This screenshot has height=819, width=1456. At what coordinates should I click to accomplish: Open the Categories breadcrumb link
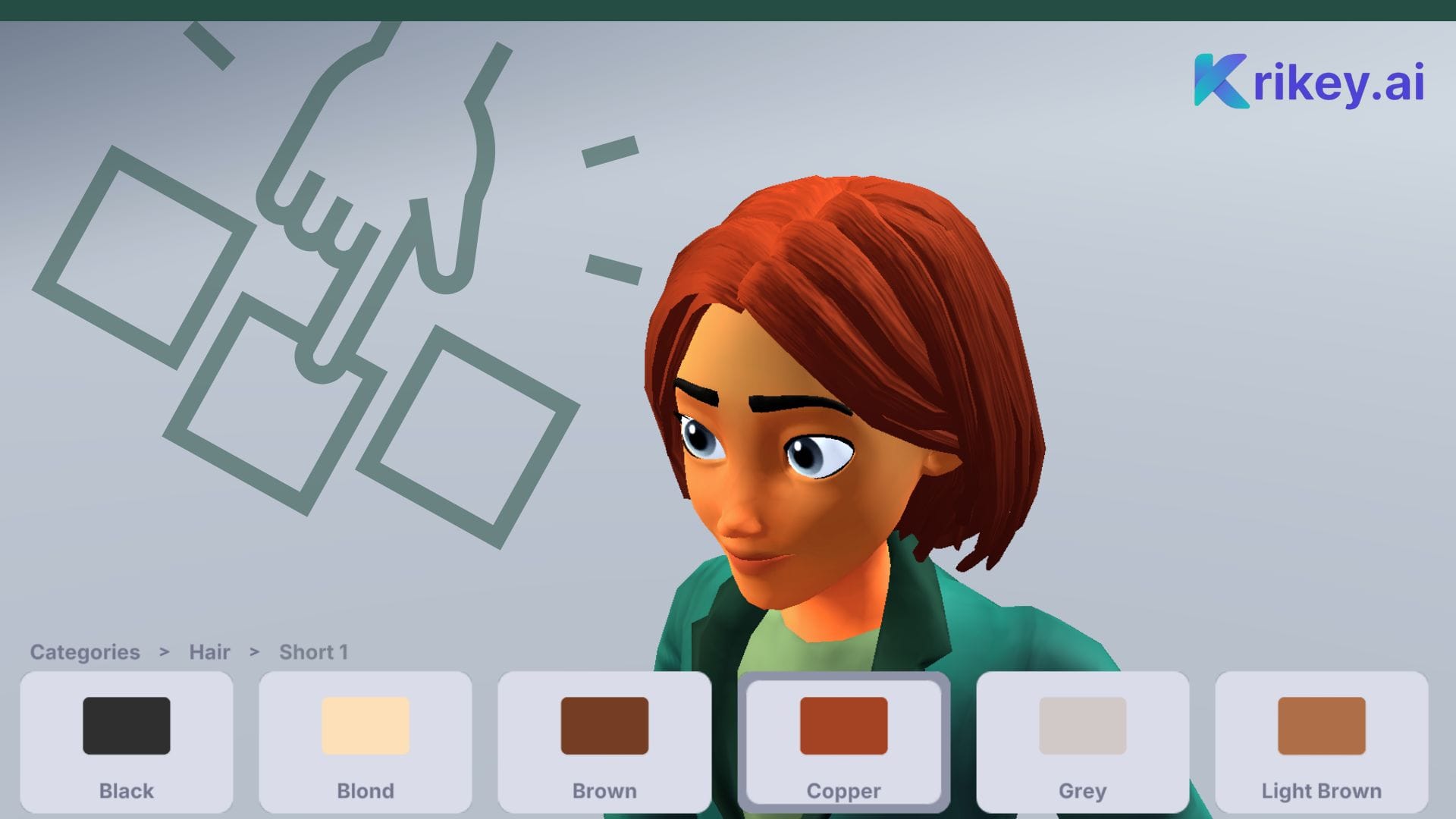[x=85, y=651]
